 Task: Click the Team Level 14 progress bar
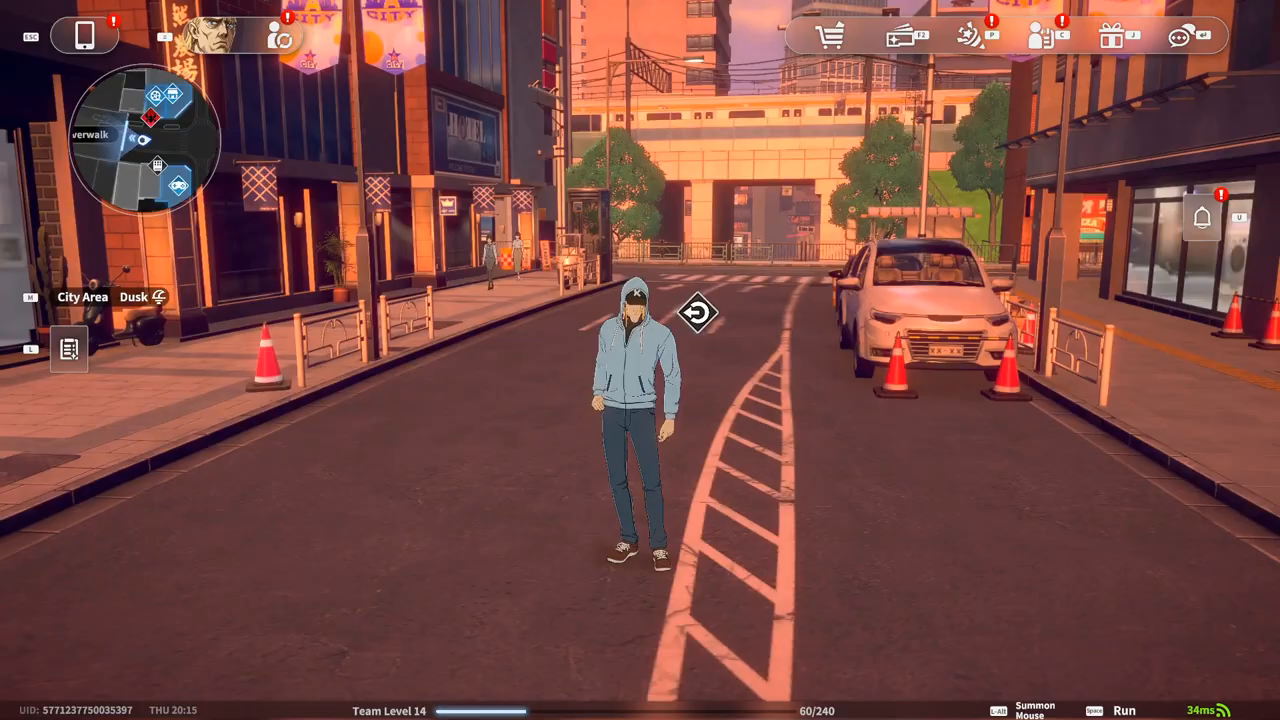(480, 711)
